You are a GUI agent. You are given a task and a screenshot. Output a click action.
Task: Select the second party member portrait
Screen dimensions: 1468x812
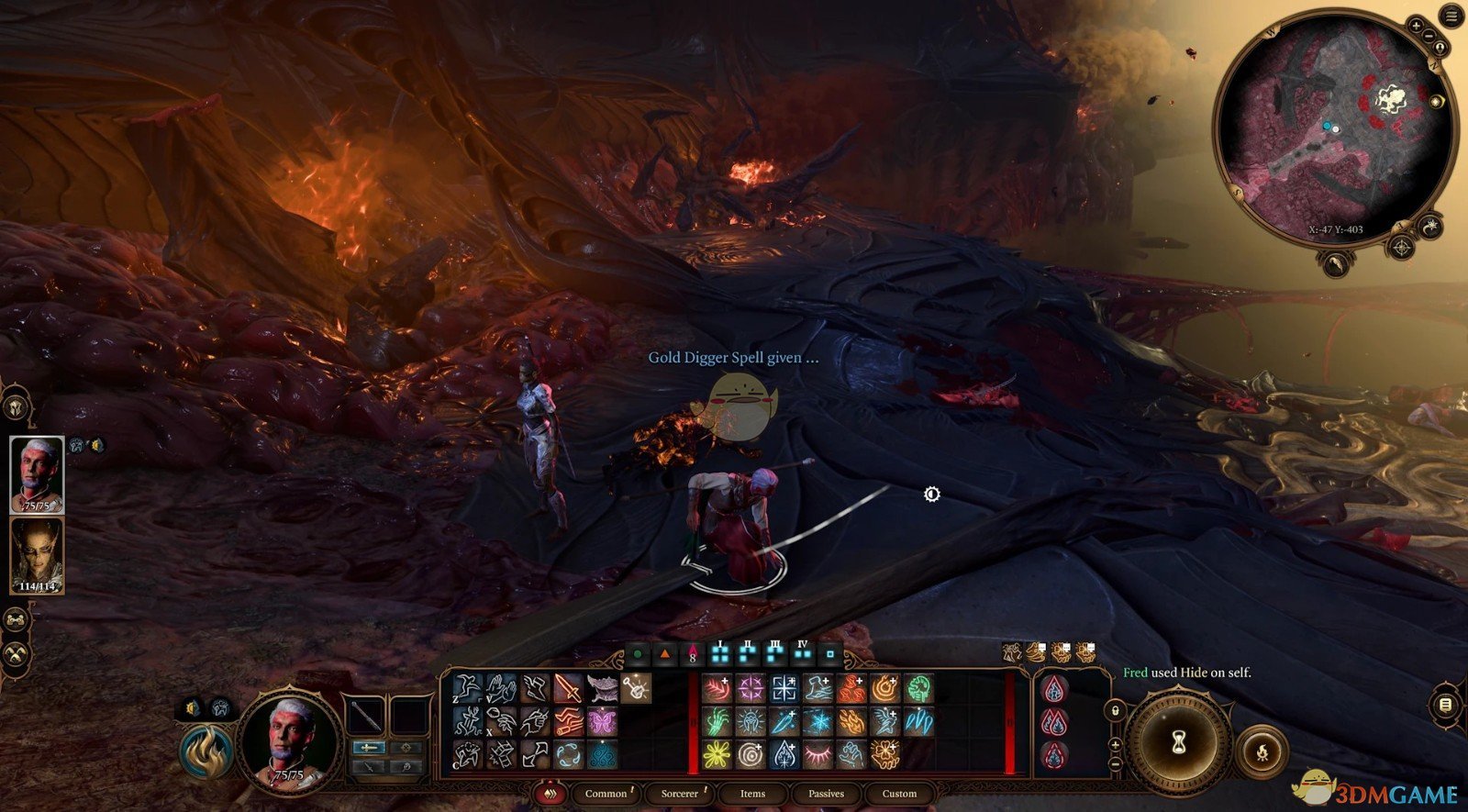pyautogui.click(x=37, y=554)
